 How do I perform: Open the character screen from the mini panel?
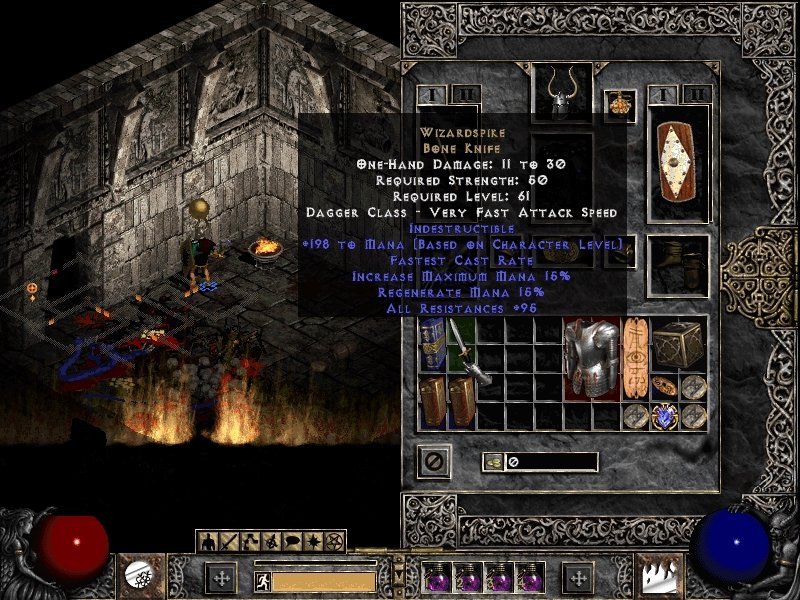coord(206,541)
